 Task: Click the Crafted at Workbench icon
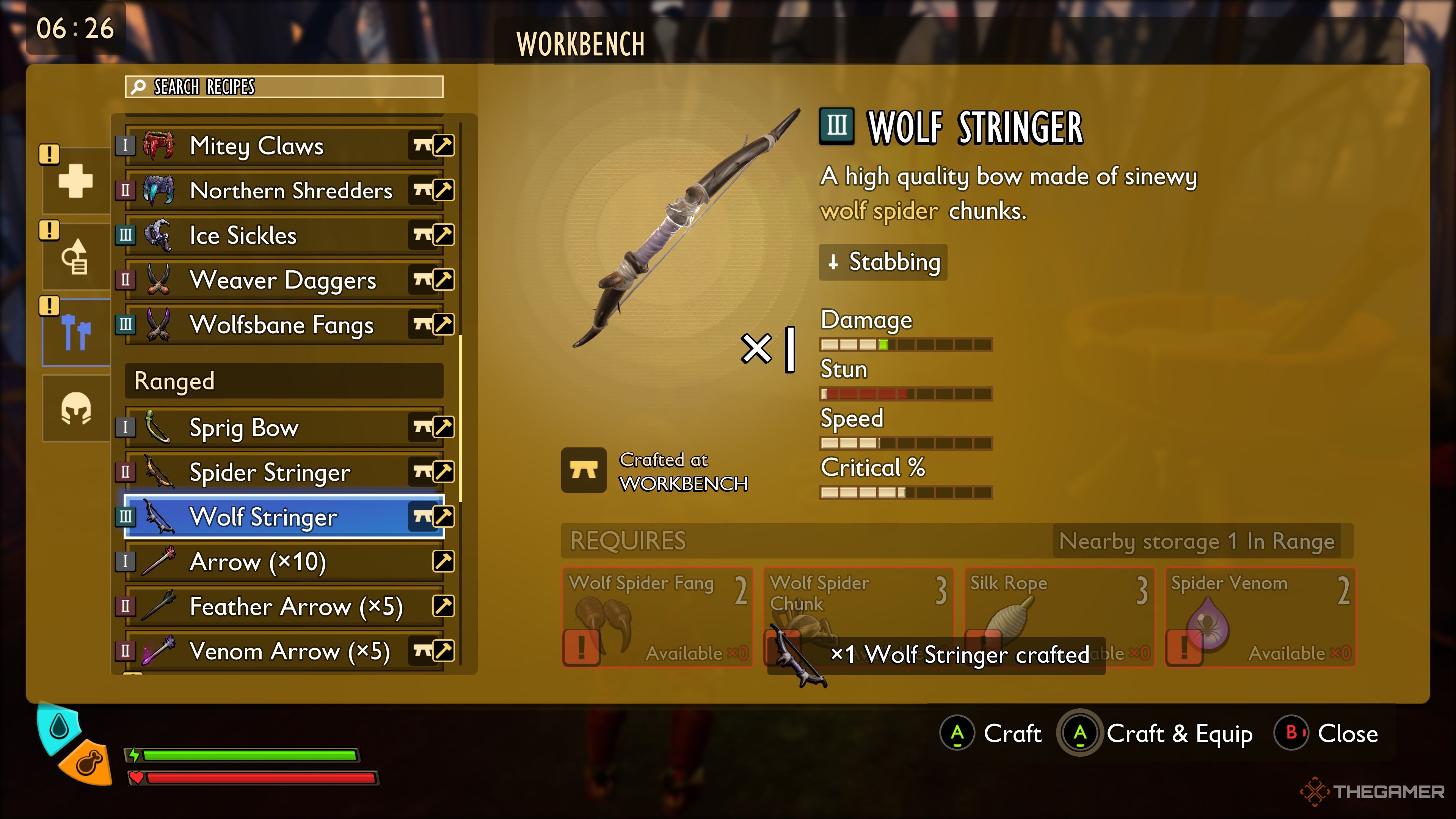click(585, 470)
